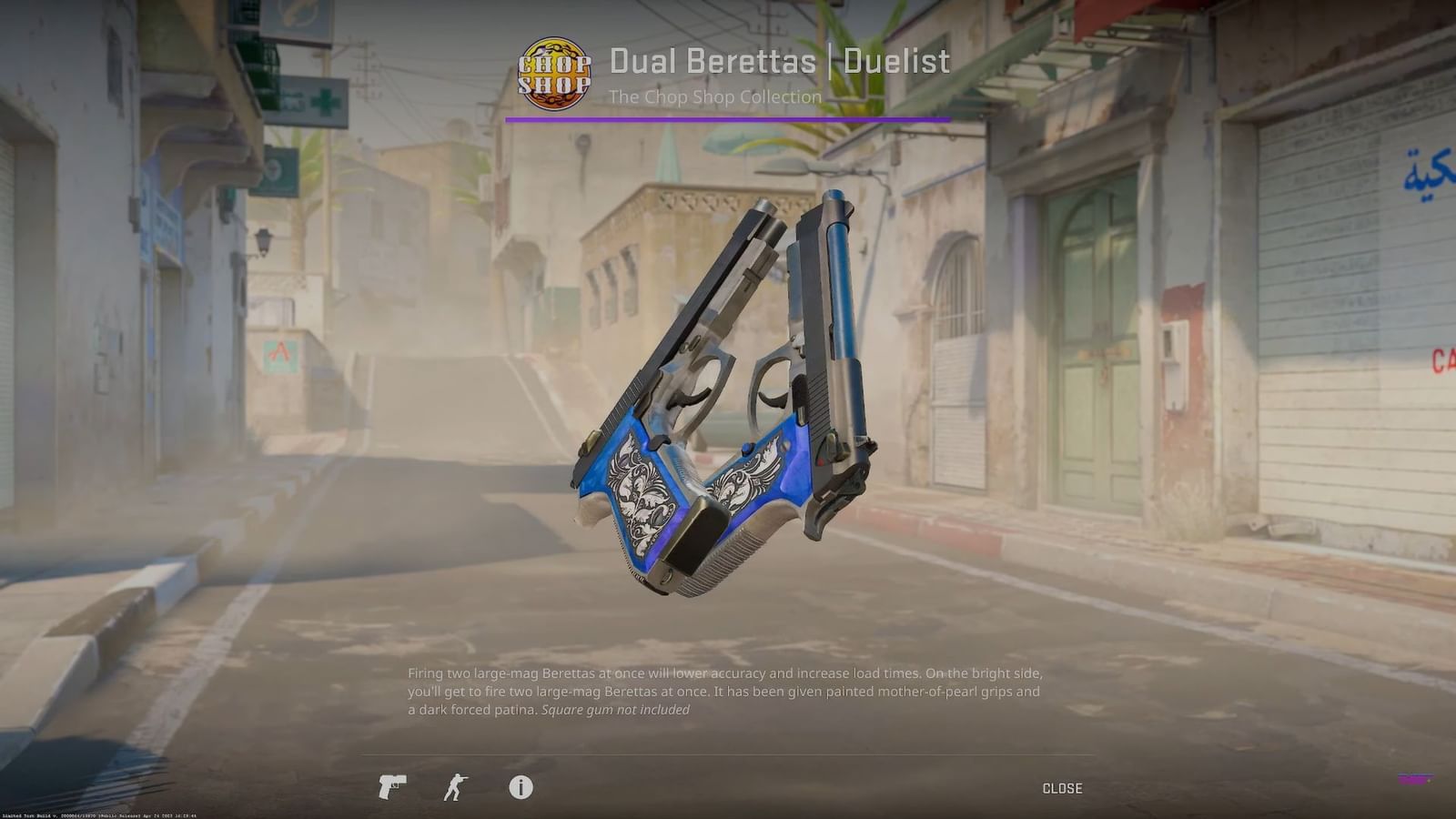Select the Dual Berettas | Duelist title
Screen dimensions: 1456x819
click(x=780, y=62)
